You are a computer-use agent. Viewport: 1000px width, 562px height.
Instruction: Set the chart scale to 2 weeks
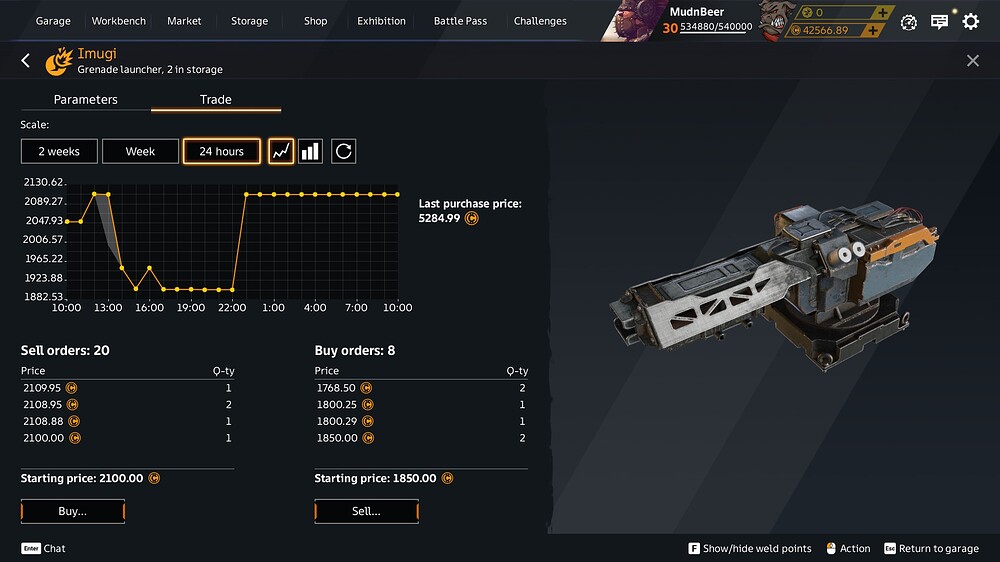pyautogui.click(x=58, y=151)
